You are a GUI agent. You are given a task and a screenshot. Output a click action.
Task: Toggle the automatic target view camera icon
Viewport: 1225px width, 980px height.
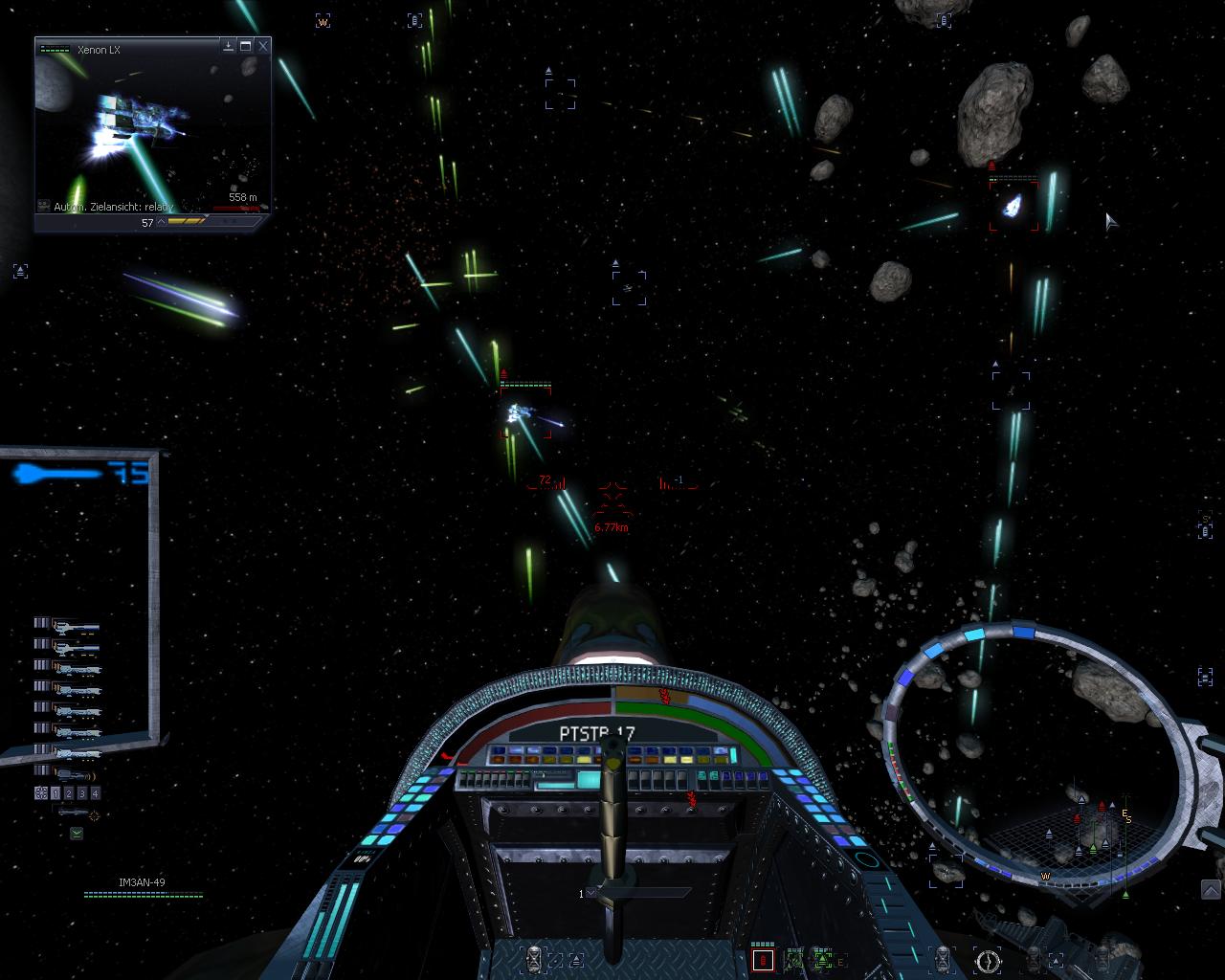pos(44,206)
